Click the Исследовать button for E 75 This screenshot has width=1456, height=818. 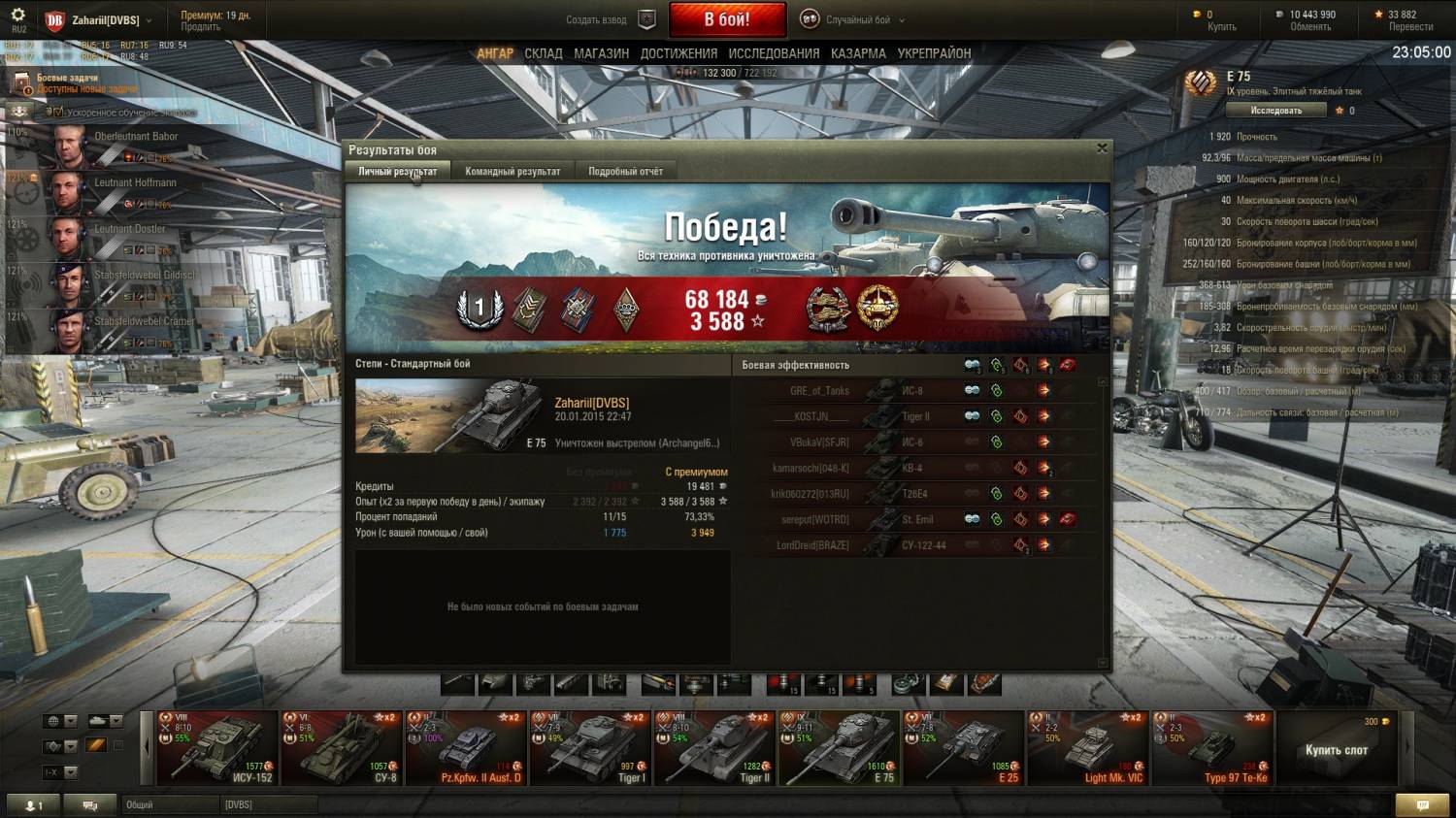[x=1275, y=111]
